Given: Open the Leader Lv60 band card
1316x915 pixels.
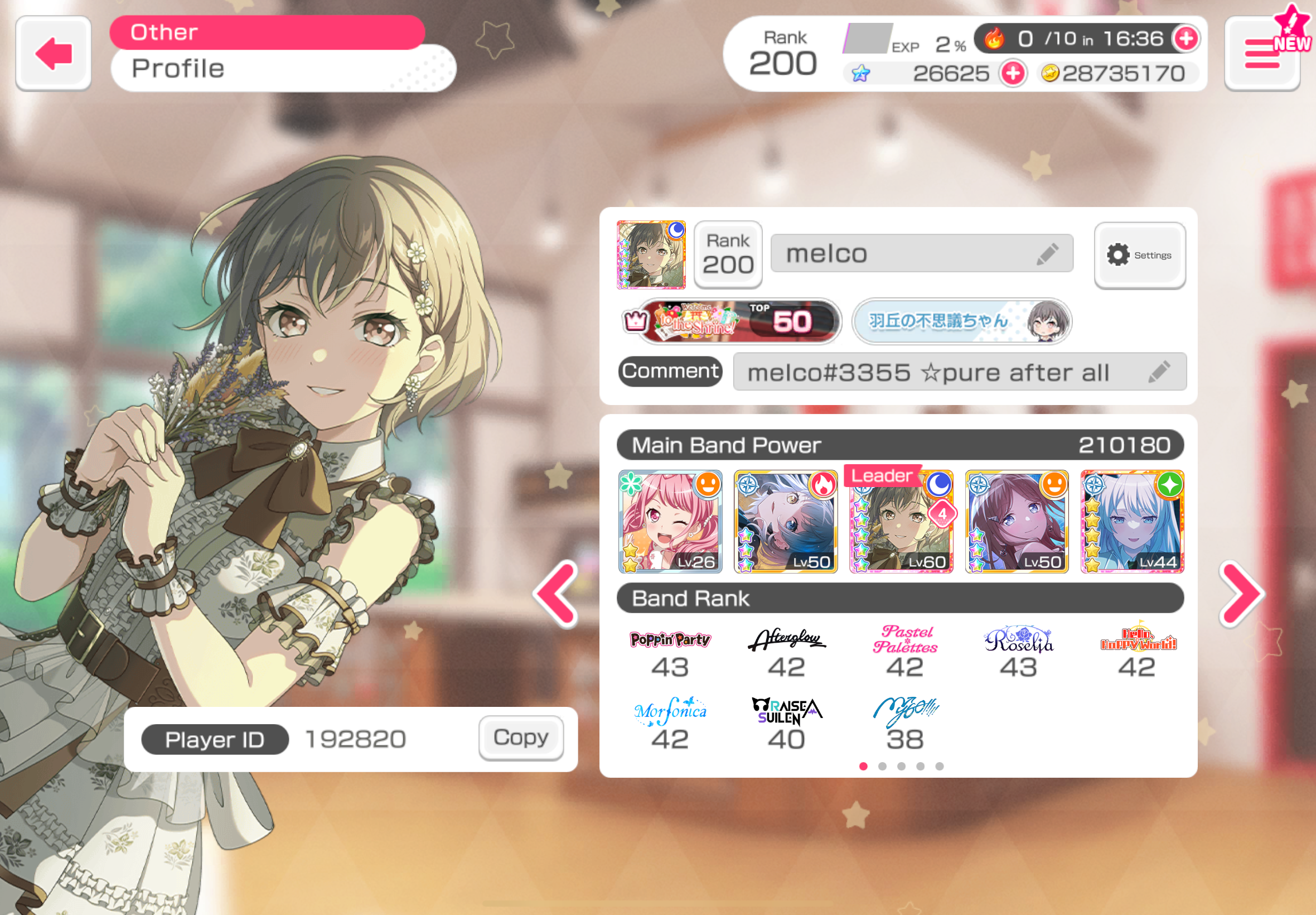Looking at the screenshot, I should point(901,522).
